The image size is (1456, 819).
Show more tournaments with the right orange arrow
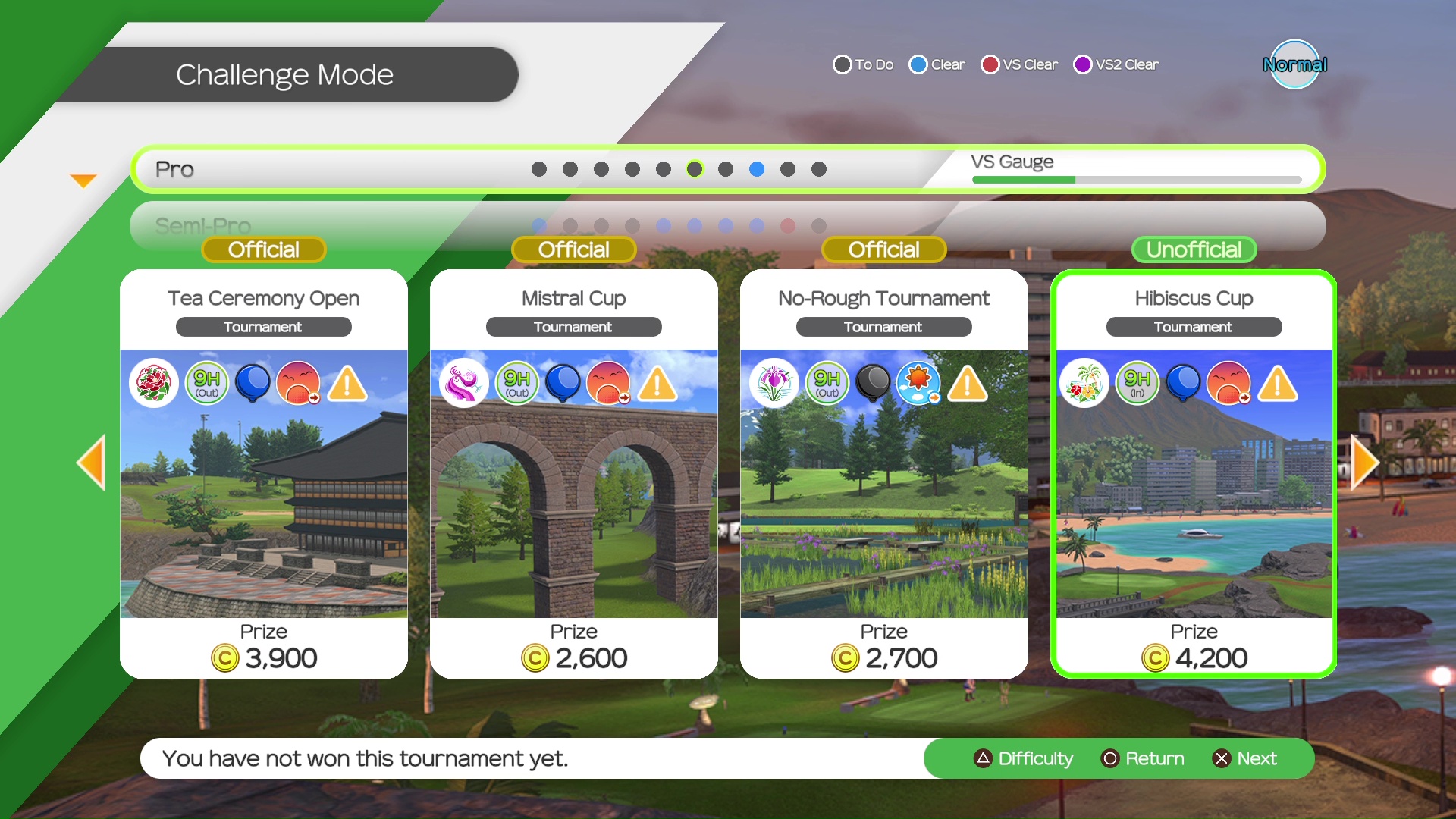click(1365, 462)
